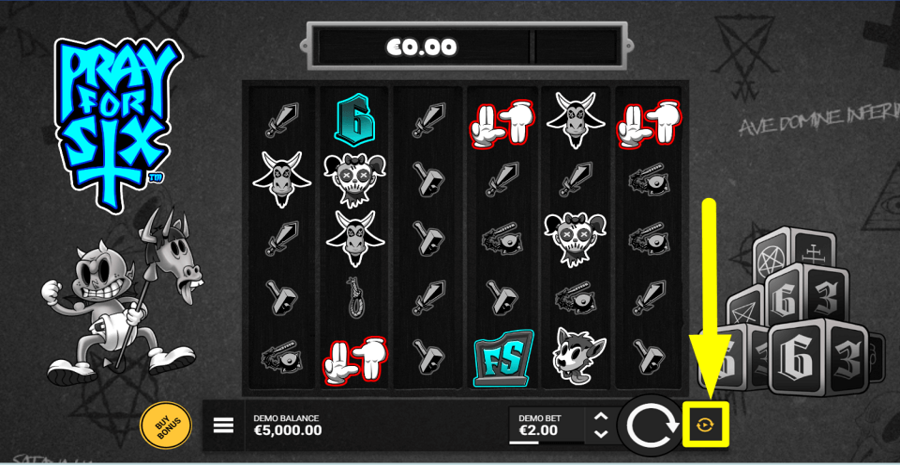This screenshot has width=900, height=465.
Task: Open the Buy Bonus feature
Action: (160, 425)
